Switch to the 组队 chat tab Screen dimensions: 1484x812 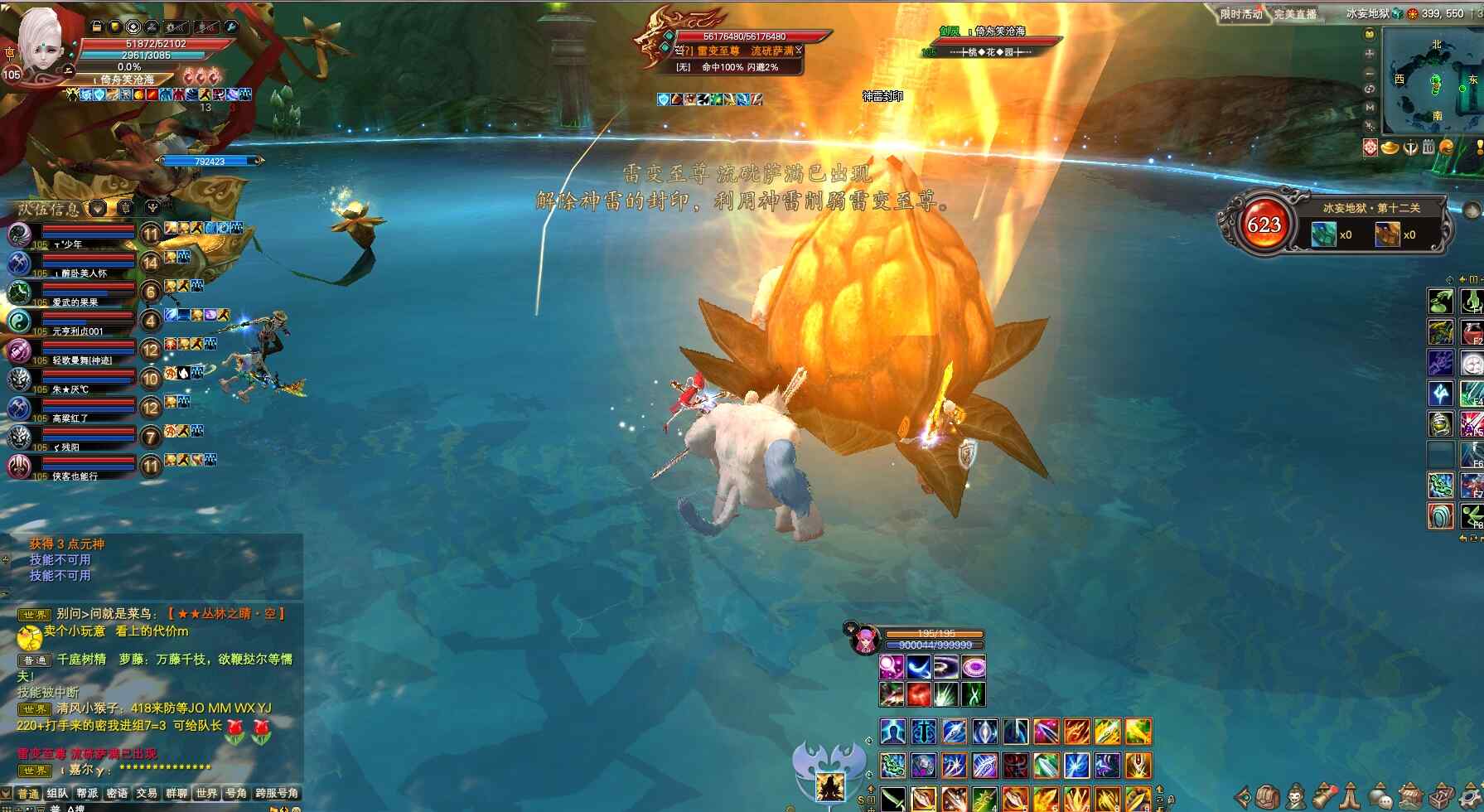(58, 793)
